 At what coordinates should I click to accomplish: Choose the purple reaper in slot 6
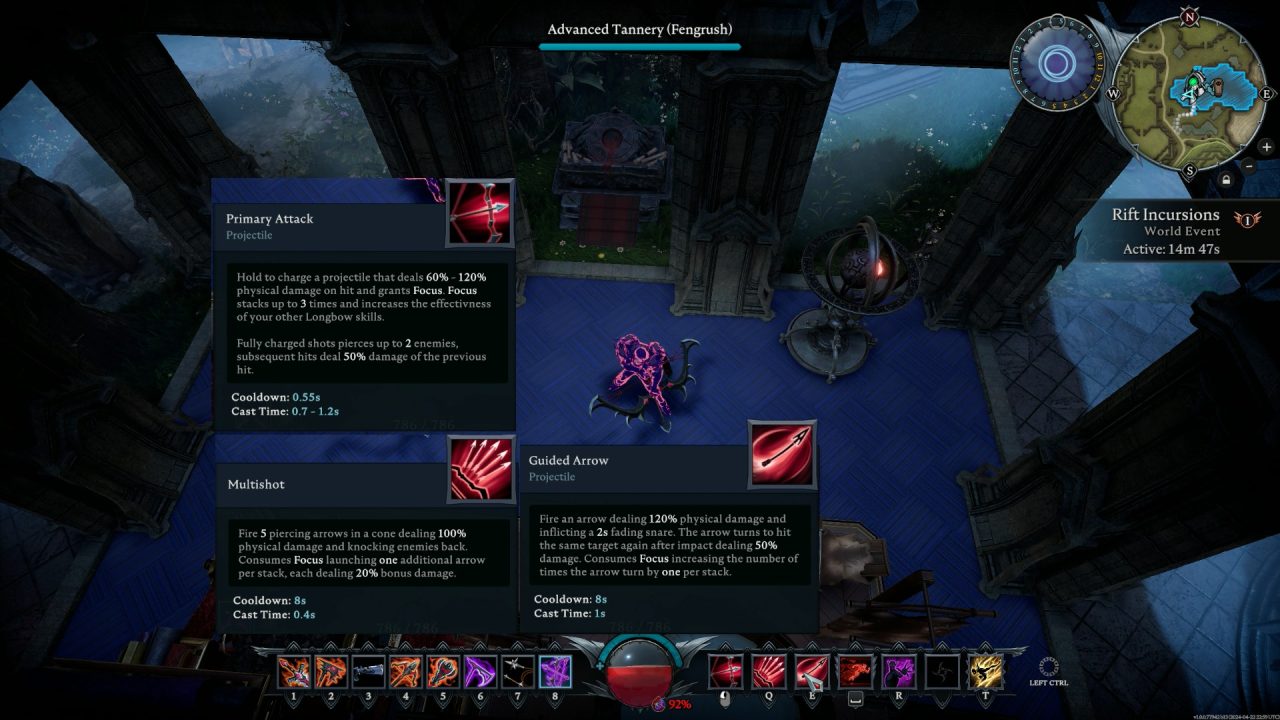click(480, 671)
